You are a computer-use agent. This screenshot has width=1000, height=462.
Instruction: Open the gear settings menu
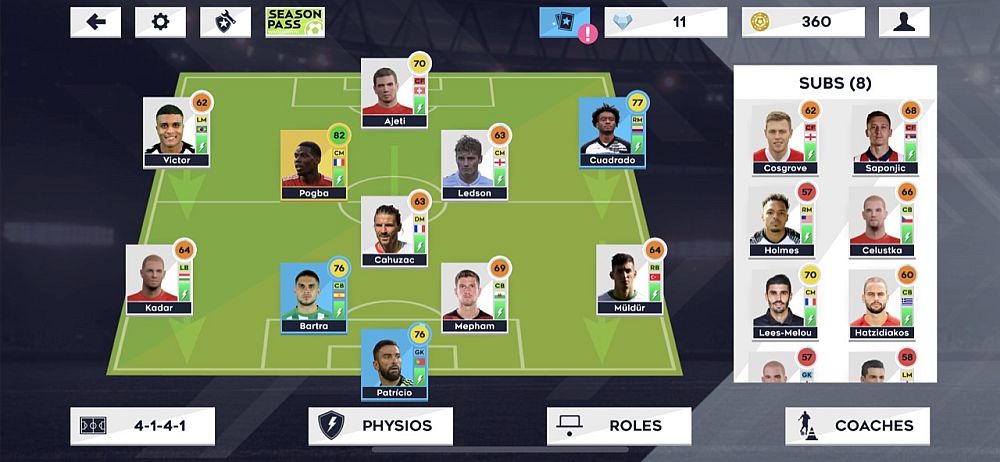160,22
